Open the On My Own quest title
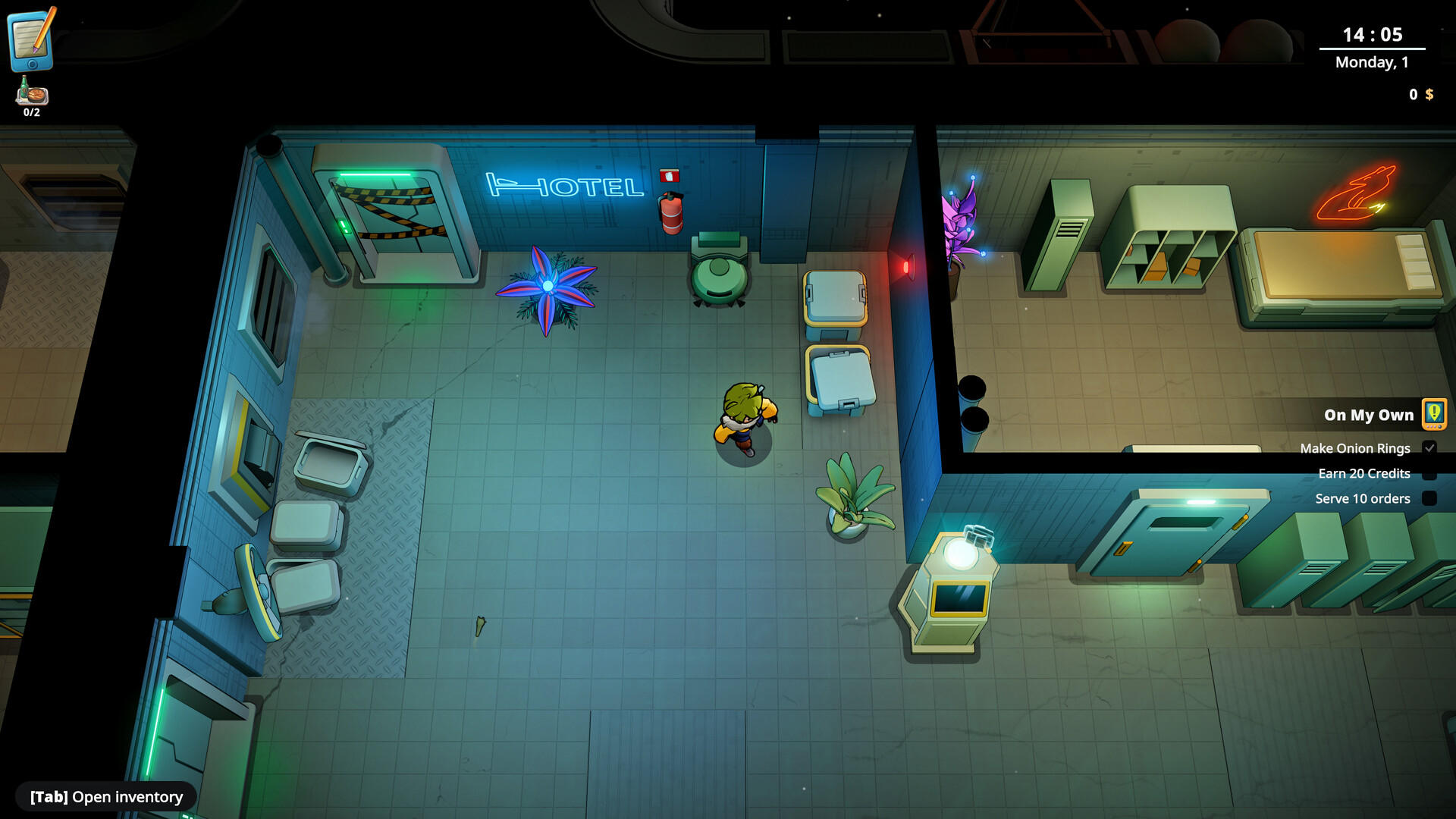 point(1368,415)
